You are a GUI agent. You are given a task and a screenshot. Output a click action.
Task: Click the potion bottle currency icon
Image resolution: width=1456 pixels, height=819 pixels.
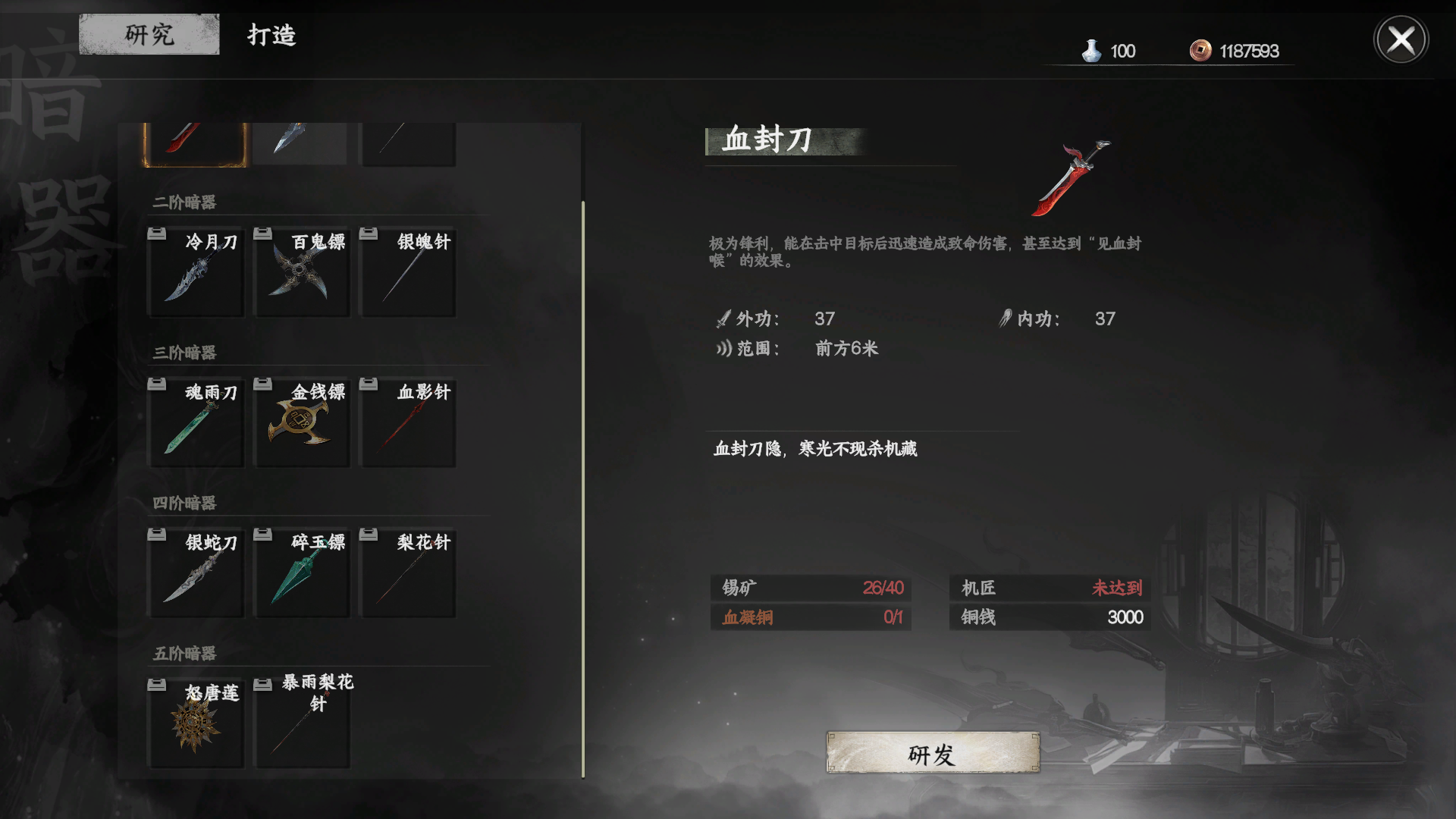pyautogui.click(x=1092, y=51)
